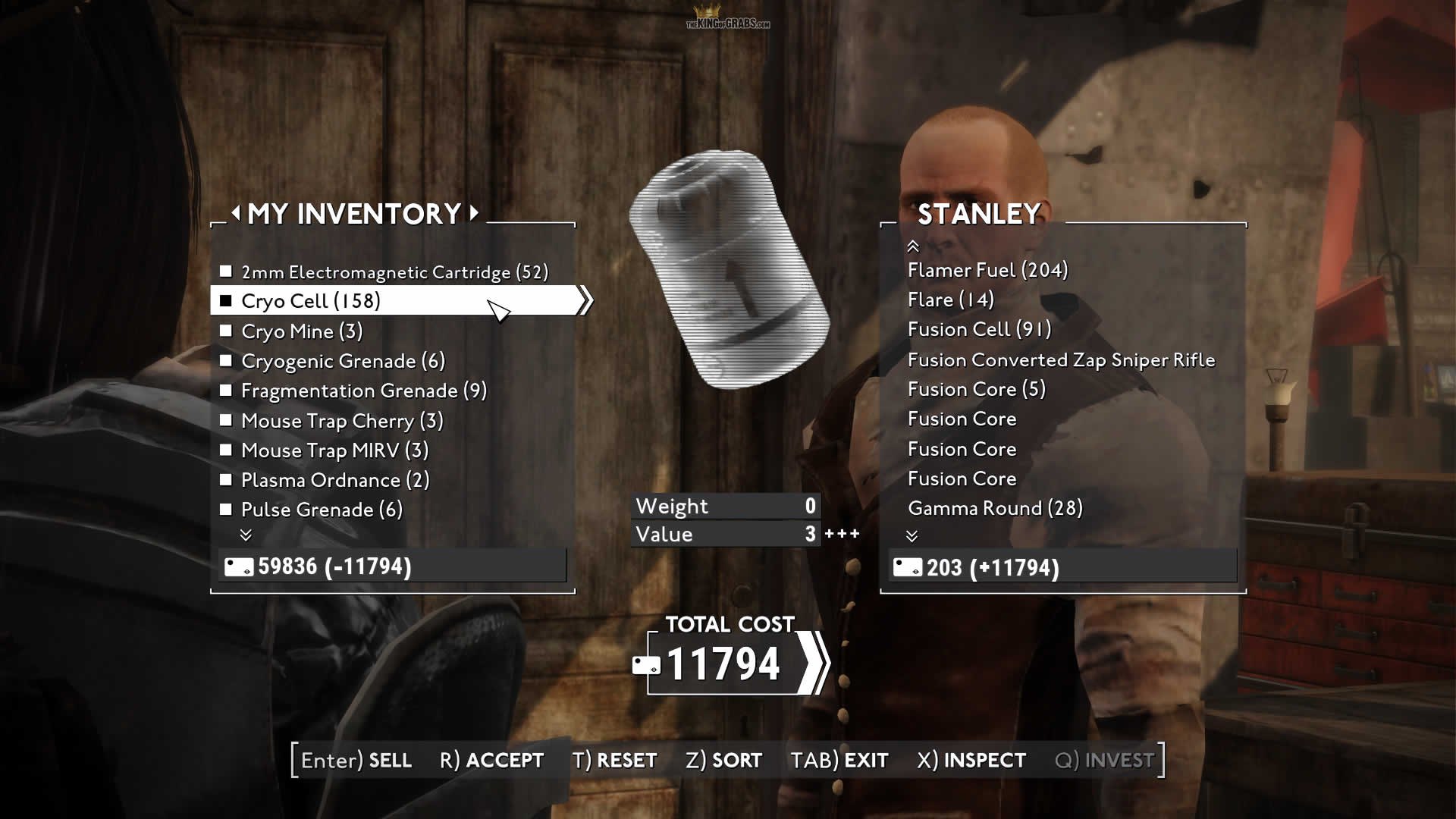Switch inventory category with the left arrow

point(236,213)
